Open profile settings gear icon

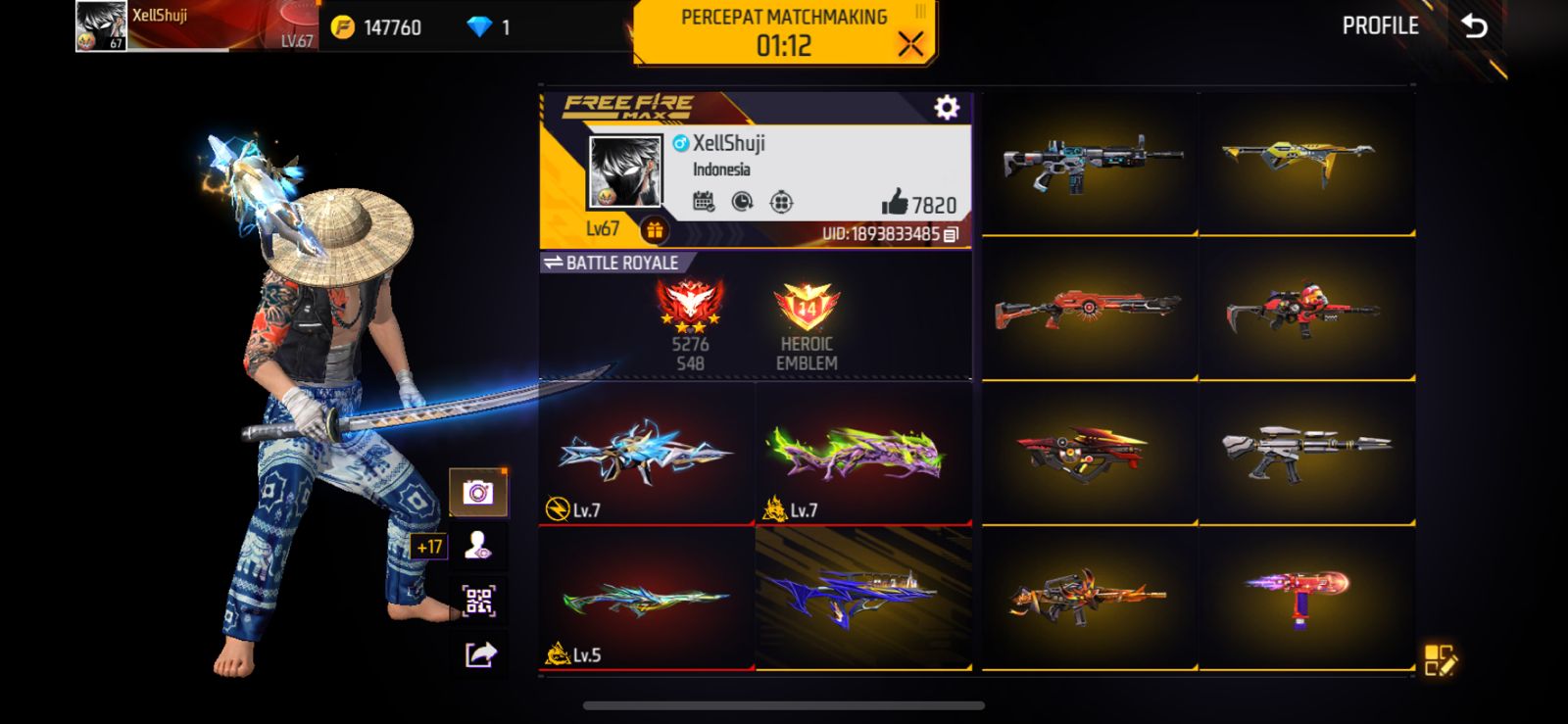point(947,107)
